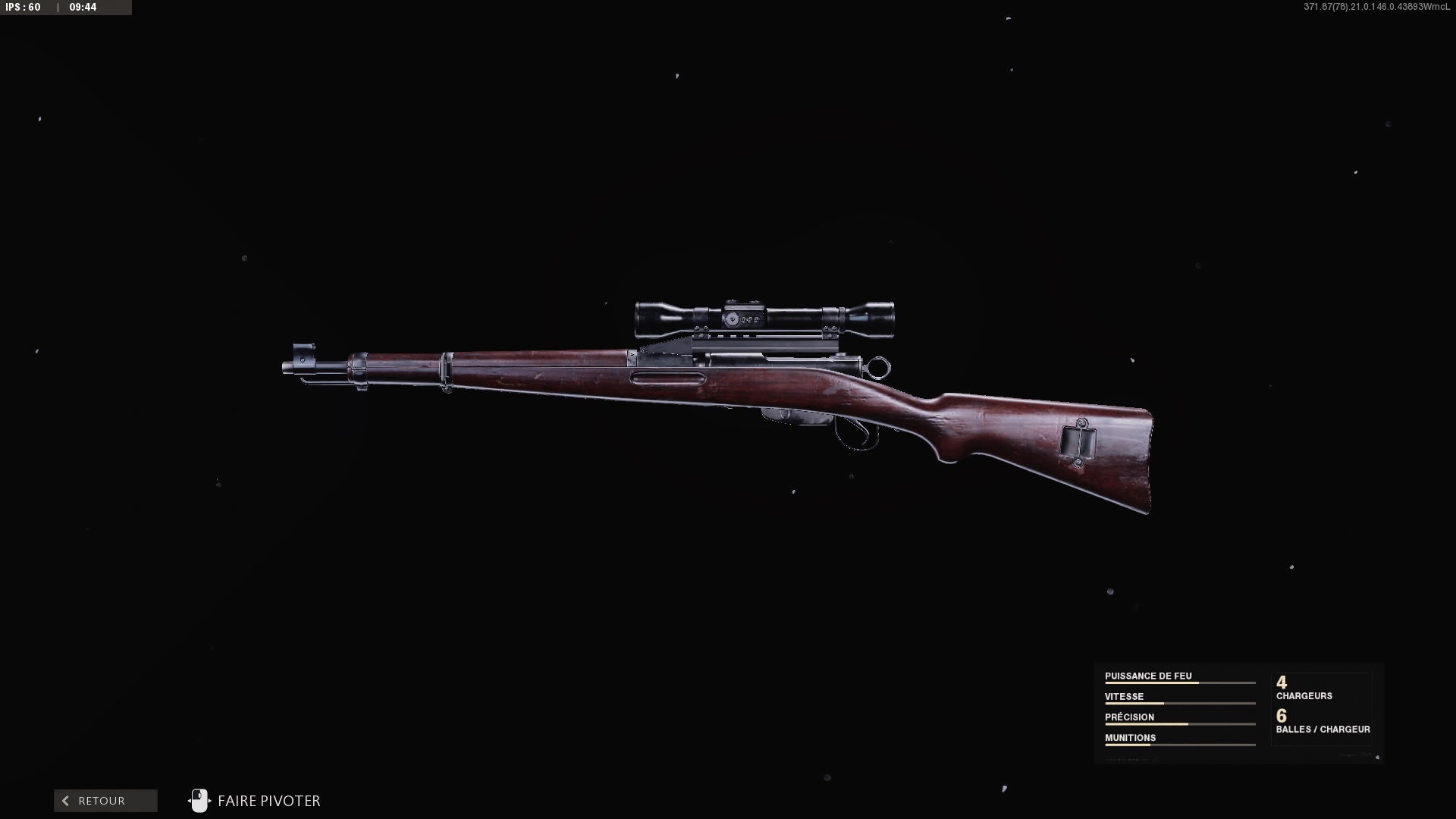This screenshot has width=1456, height=819.
Task: Click the VITESSE stat bar
Action: point(1180,704)
